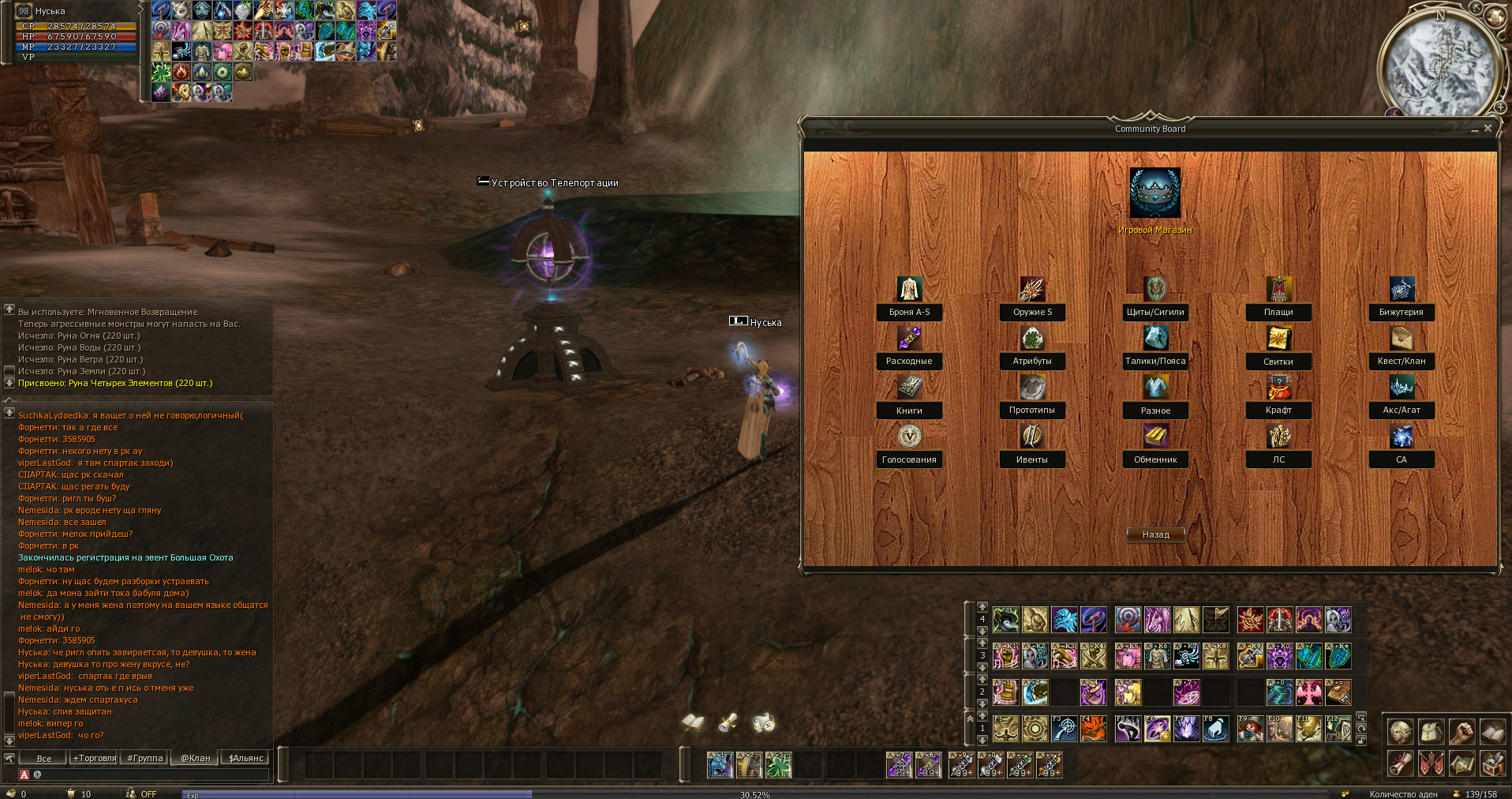Image resolution: width=1512 pixels, height=799 pixels.
Task: Choose the Плащи category
Action: [x=1278, y=312]
